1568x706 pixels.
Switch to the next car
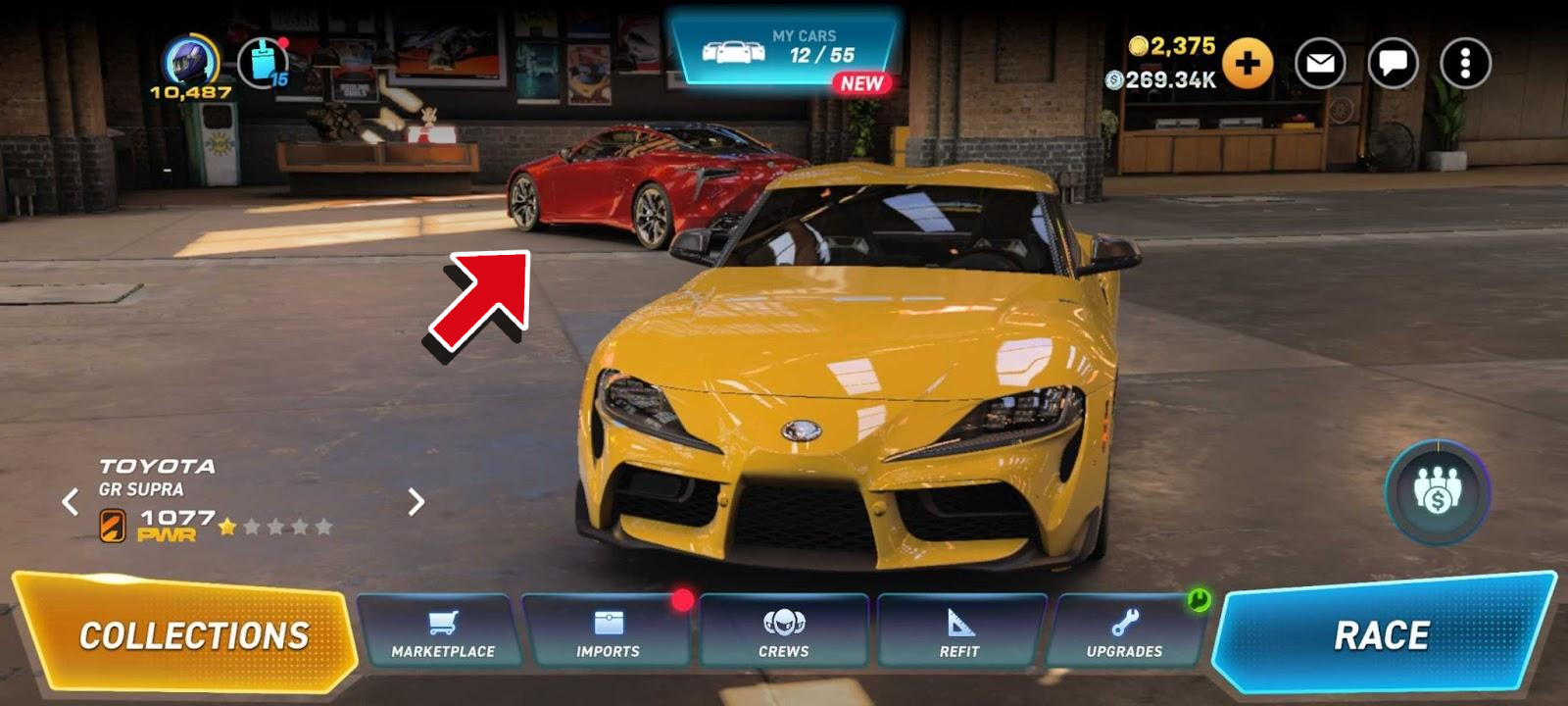pos(416,502)
